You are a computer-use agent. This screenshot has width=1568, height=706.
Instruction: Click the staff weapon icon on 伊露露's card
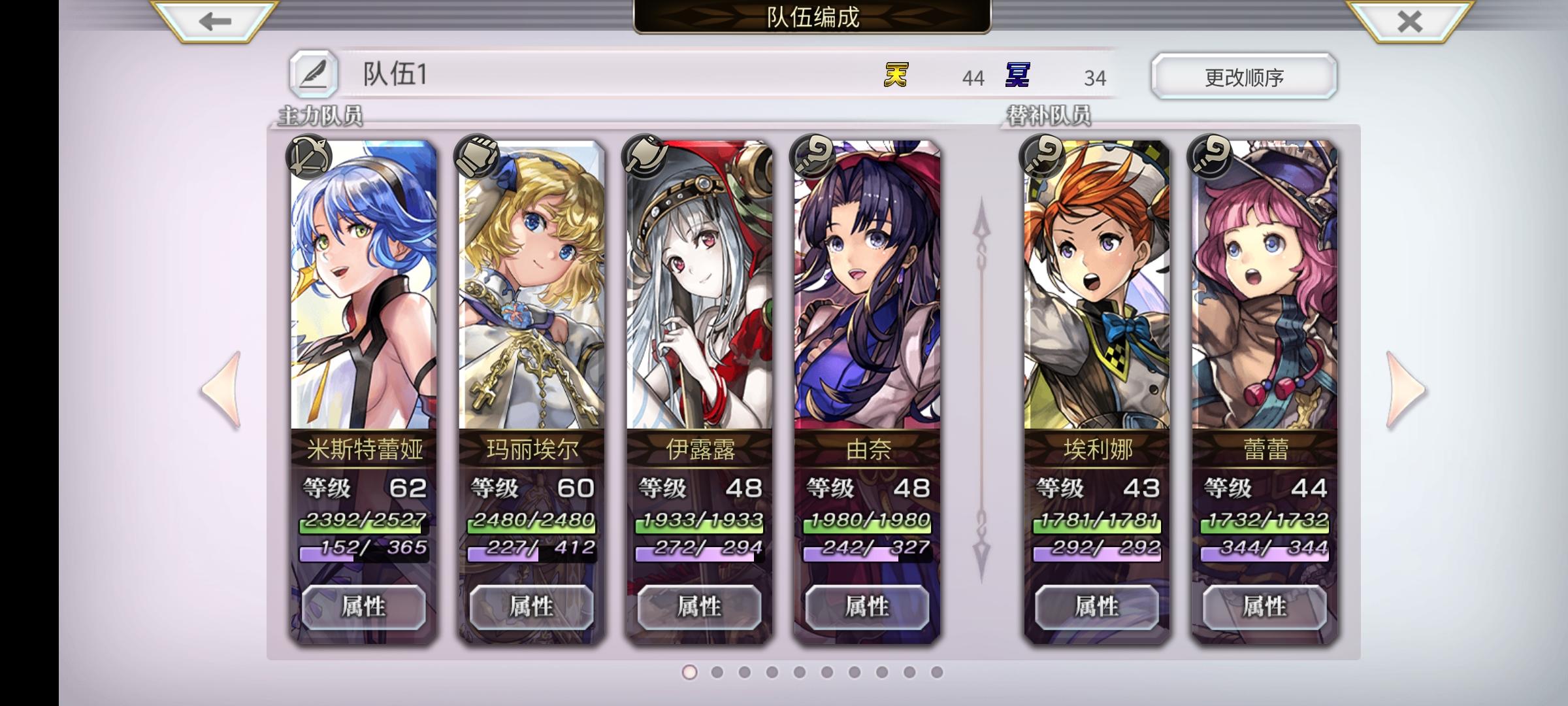pyautogui.click(x=642, y=157)
